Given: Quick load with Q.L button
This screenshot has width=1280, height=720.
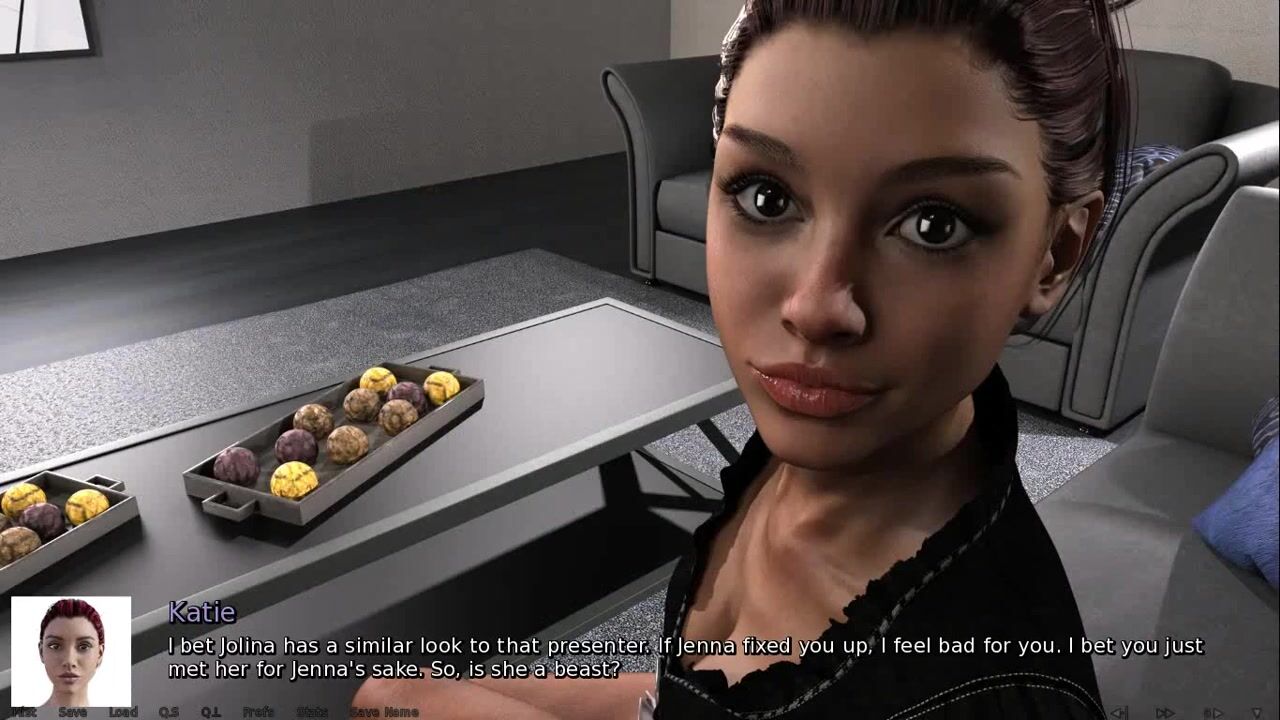Looking at the screenshot, I should click(211, 712).
